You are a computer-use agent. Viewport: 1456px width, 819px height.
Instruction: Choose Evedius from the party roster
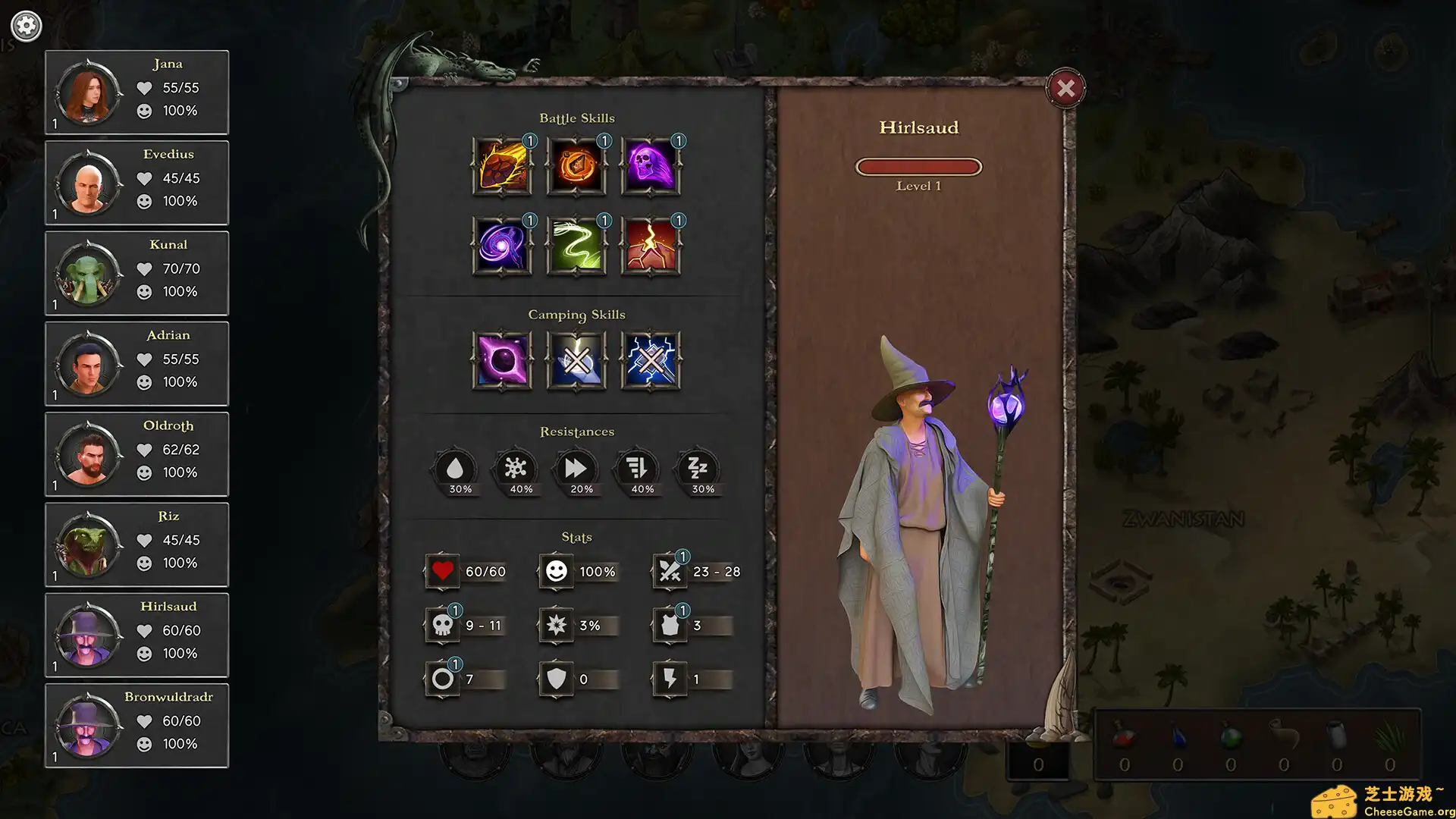click(136, 183)
